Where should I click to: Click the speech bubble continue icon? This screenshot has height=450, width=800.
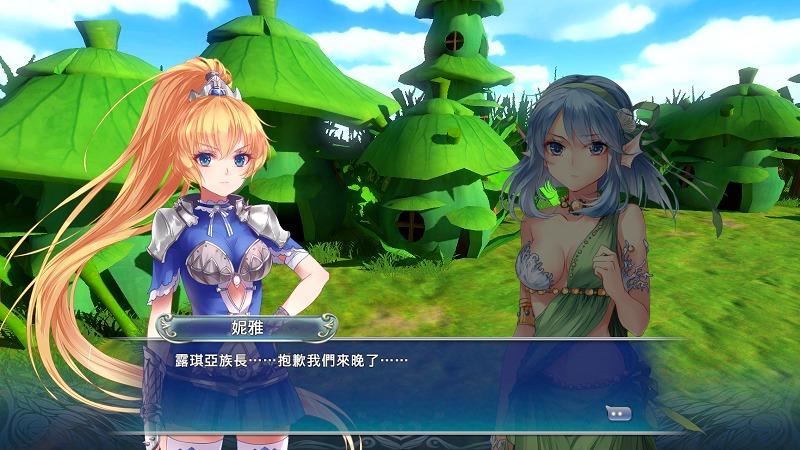(619, 412)
